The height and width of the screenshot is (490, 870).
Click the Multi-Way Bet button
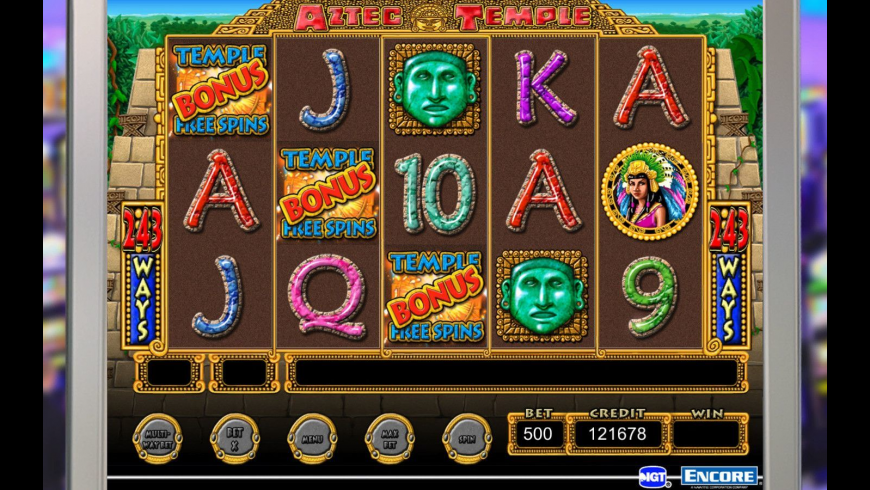click(158, 438)
